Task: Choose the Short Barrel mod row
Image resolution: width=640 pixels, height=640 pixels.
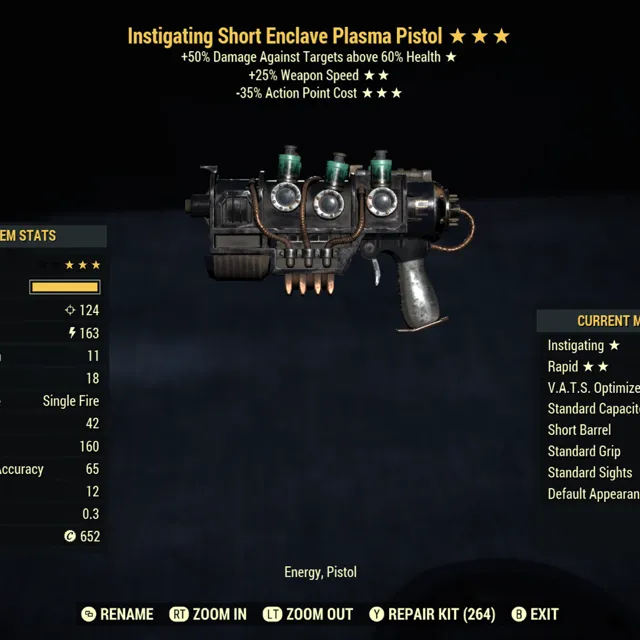Action: [x=579, y=430]
